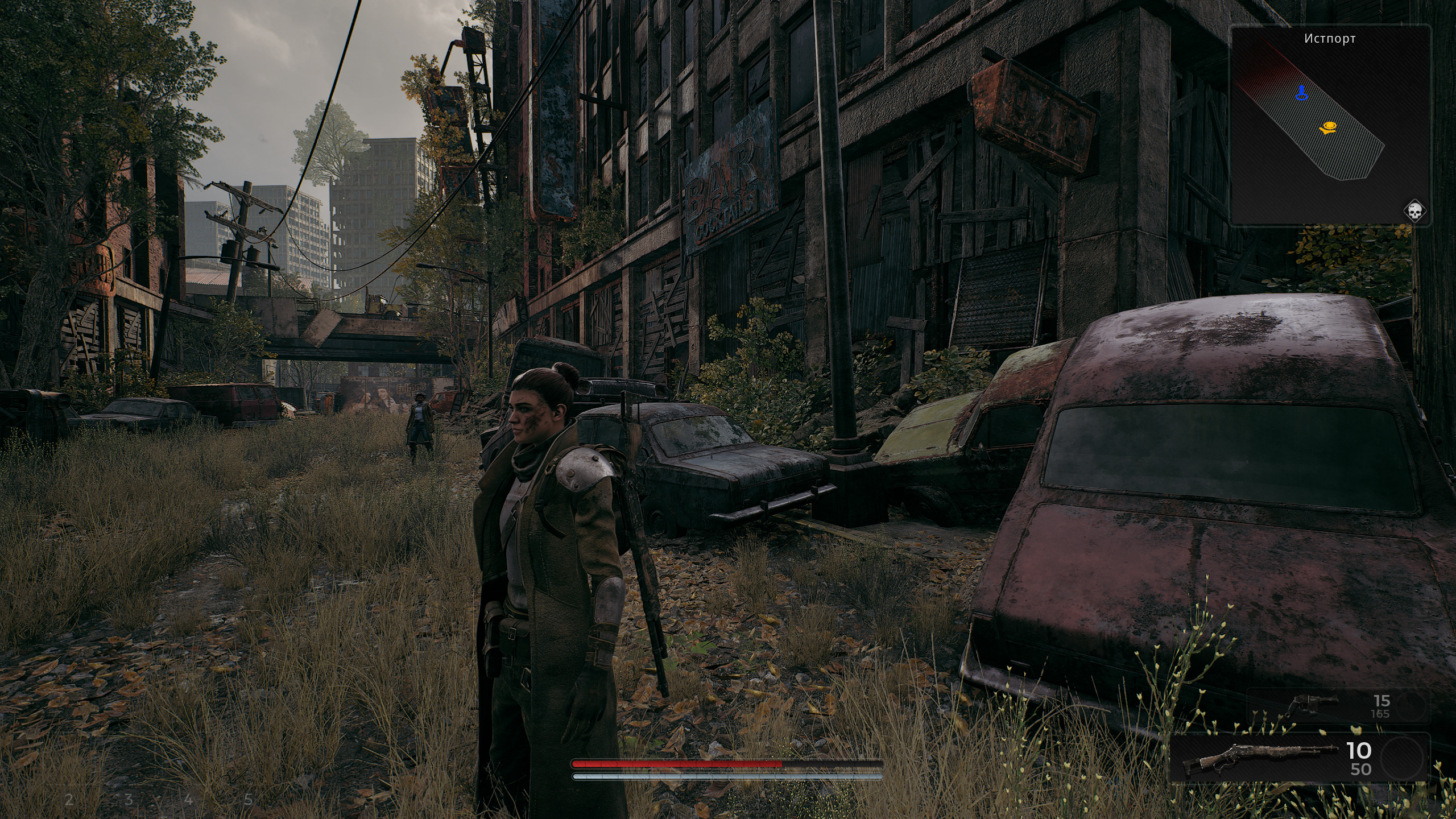The width and height of the screenshot is (1456, 819).
Task: Select the yellow objective marker on minimap
Action: pyautogui.click(x=1328, y=128)
